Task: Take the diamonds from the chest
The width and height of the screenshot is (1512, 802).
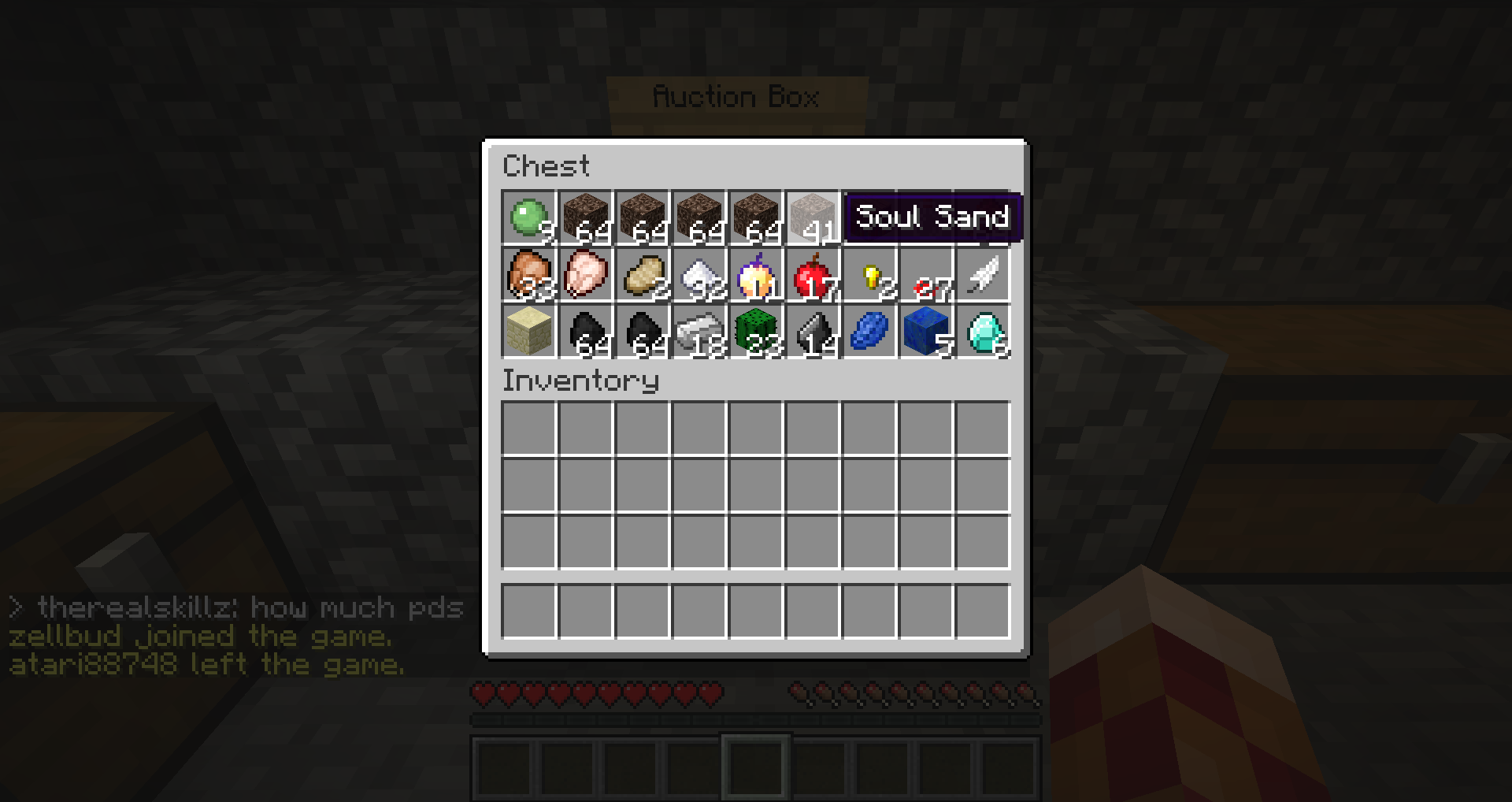Action: click(982, 331)
